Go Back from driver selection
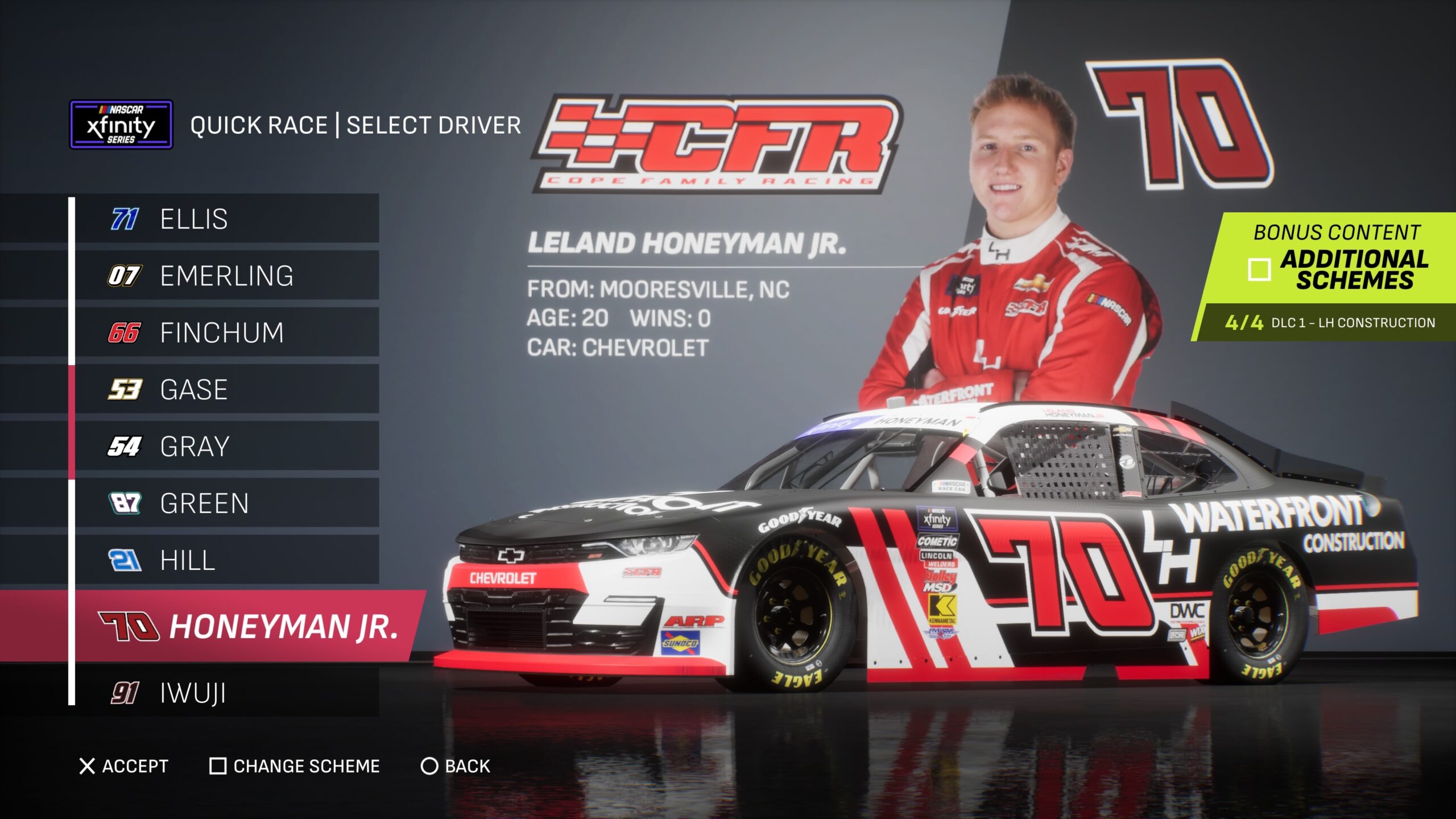Image resolution: width=1456 pixels, height=819 pixels. pyautogui.click(x=455, y=766)
